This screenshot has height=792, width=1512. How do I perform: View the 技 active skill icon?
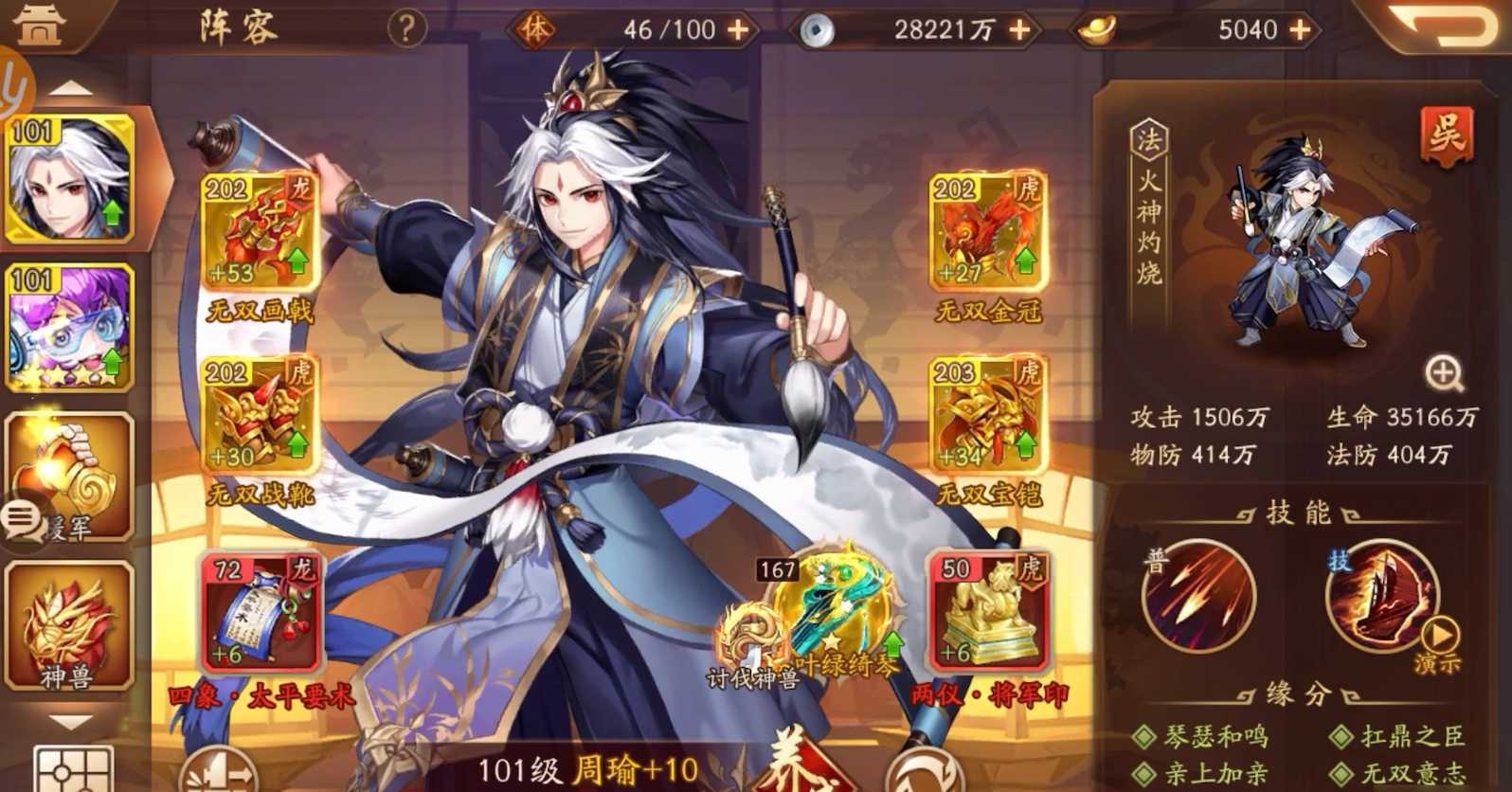[1381, 599]
